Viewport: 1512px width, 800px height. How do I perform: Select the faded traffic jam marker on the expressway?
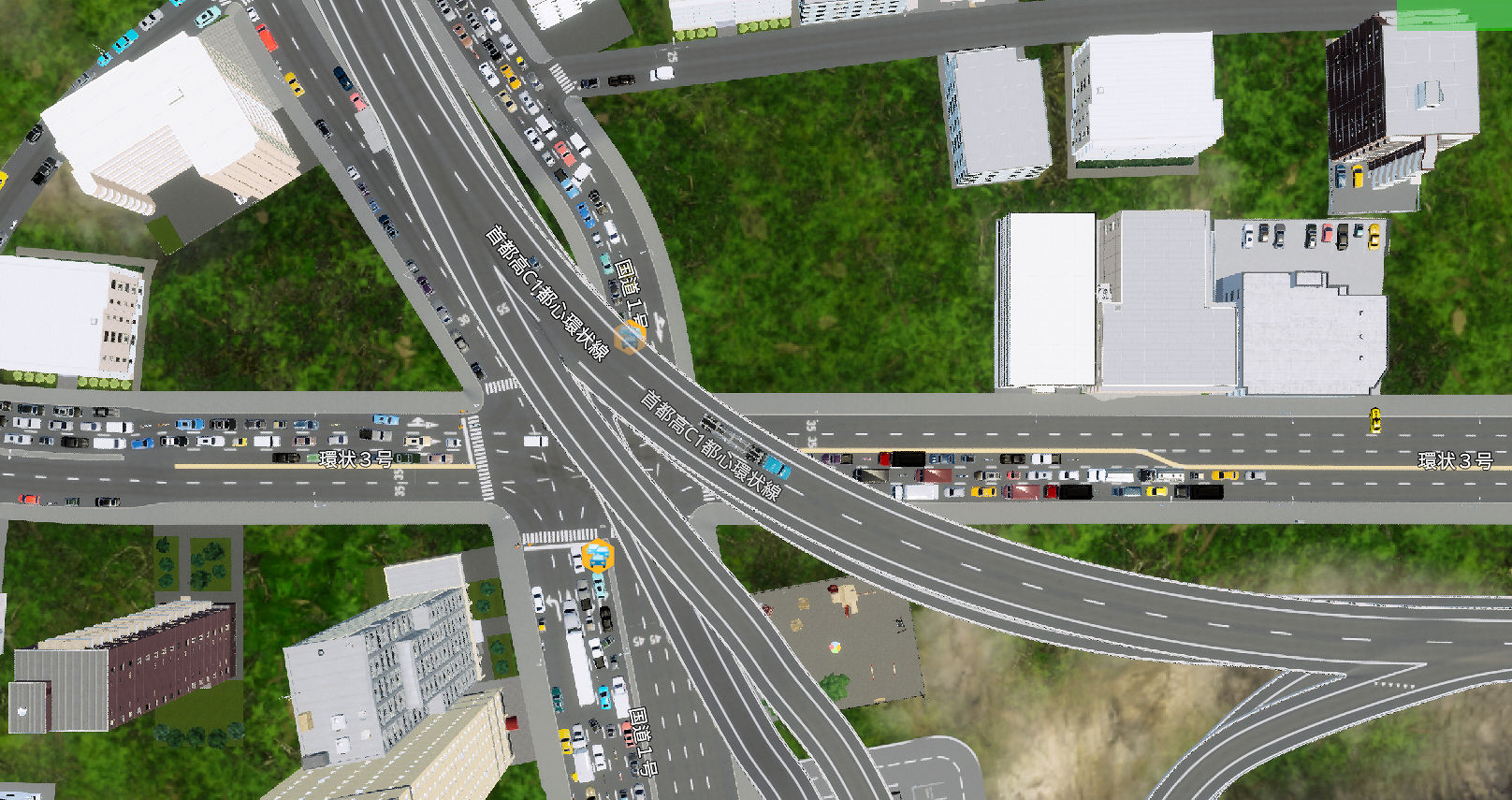(x=631, y=337)
